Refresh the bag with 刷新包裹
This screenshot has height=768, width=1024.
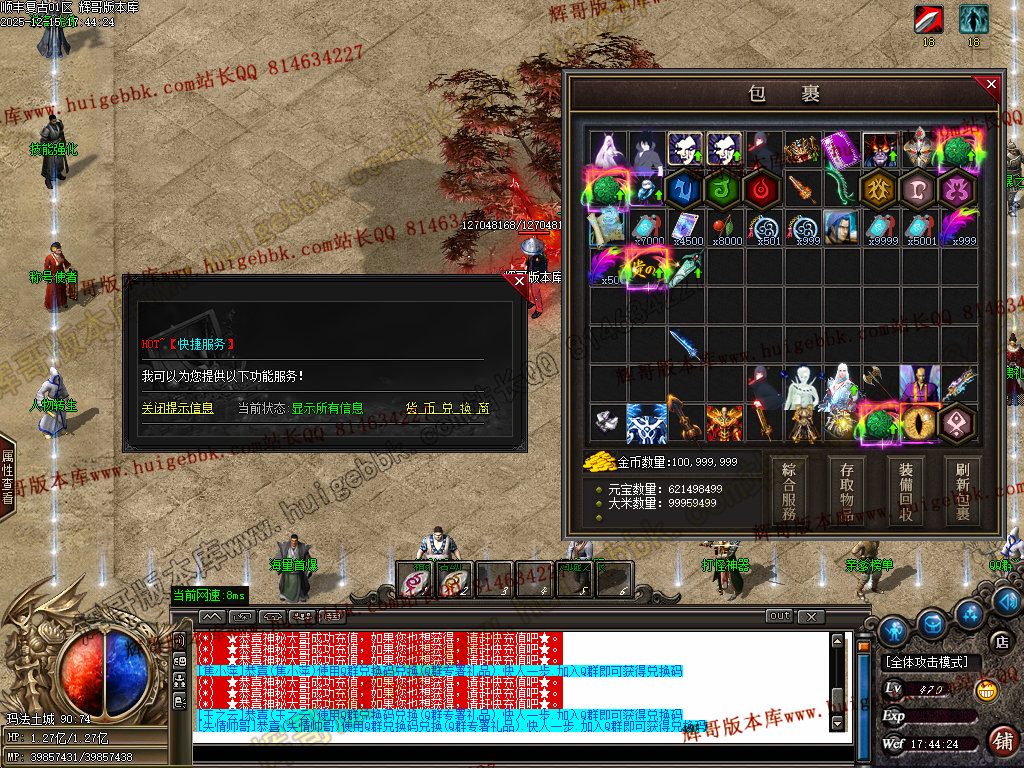click(963, 490)
